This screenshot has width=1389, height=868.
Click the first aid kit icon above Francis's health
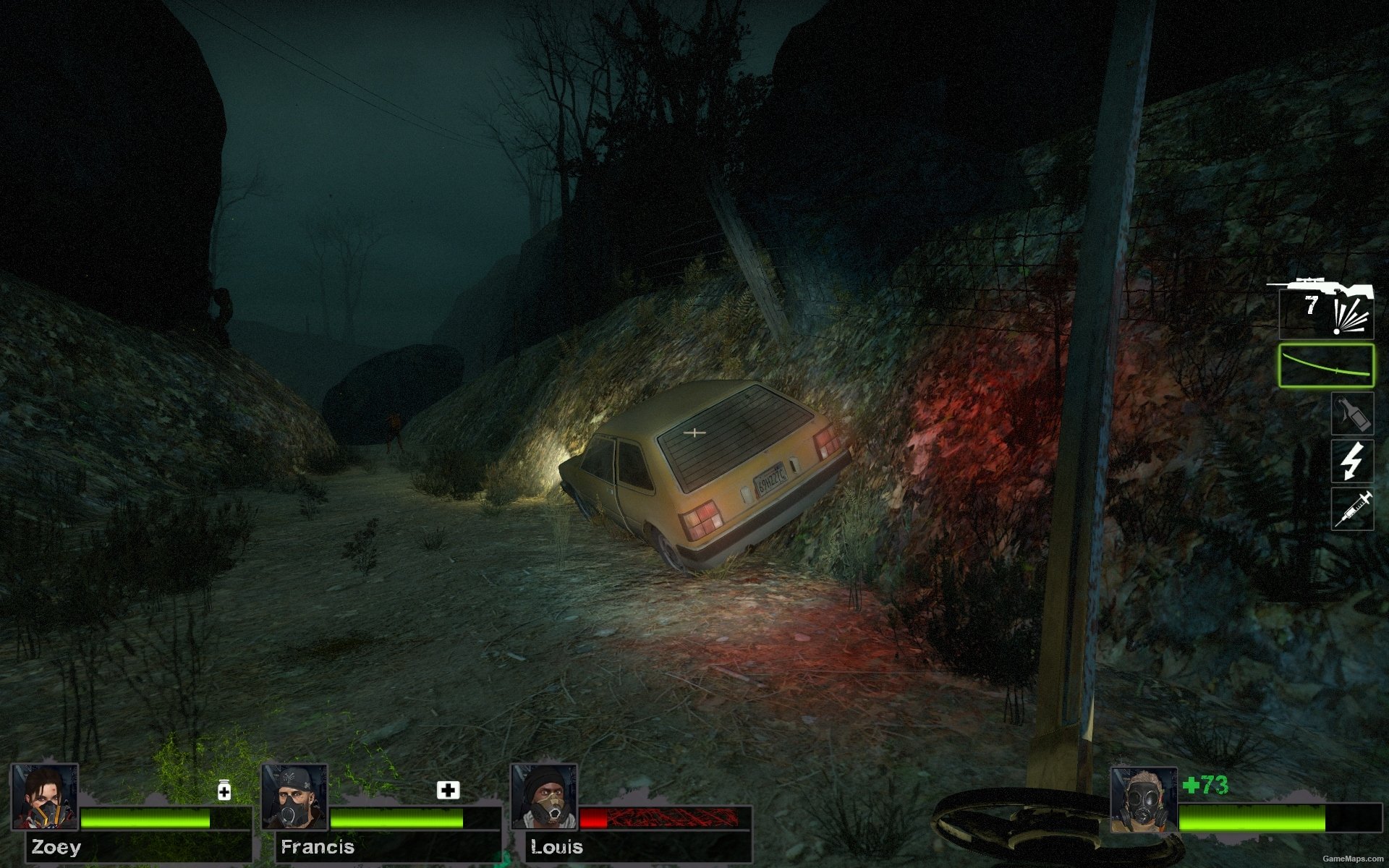(x=448, y=790)
